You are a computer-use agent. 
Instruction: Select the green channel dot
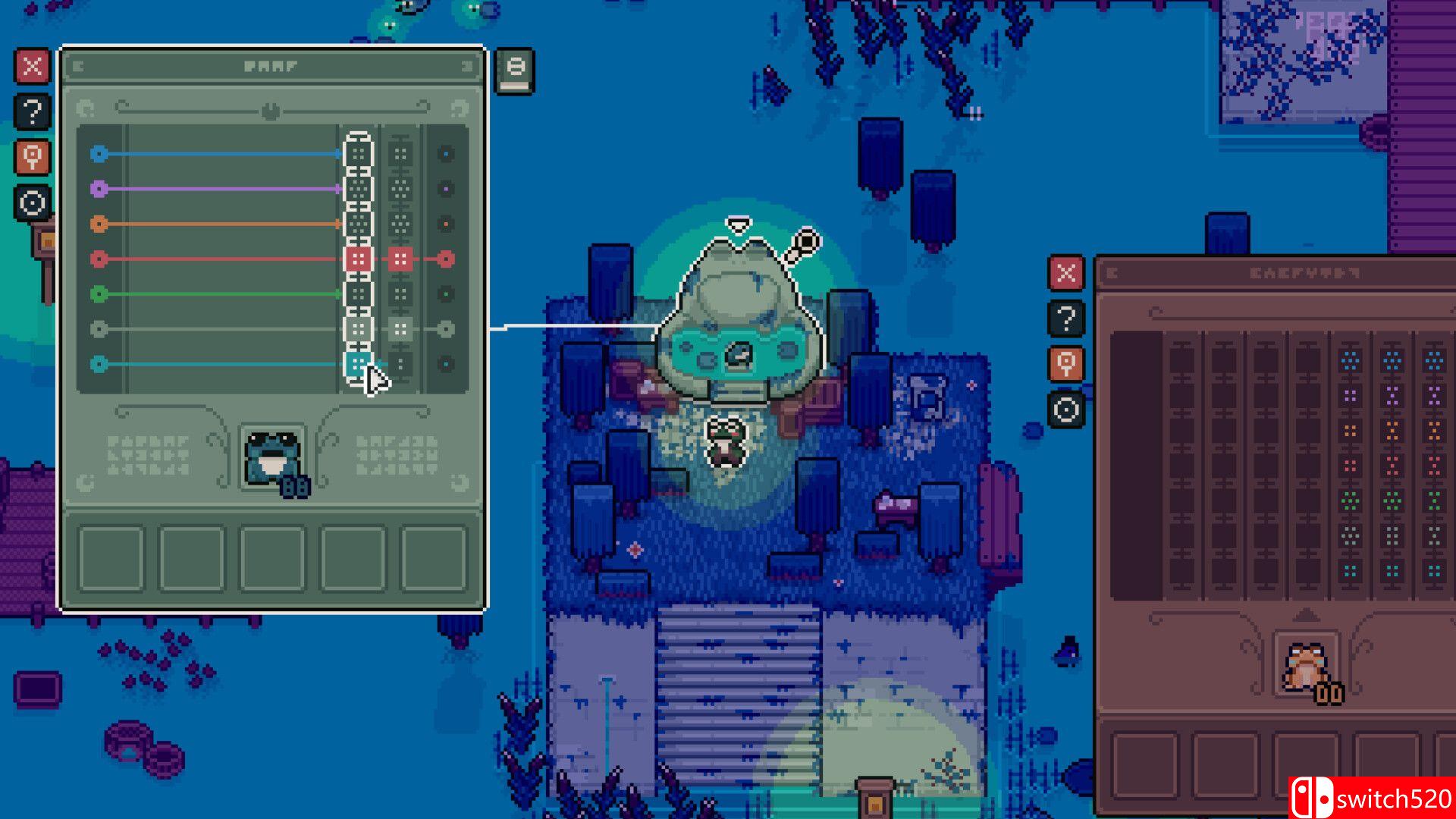click(99, 294)
